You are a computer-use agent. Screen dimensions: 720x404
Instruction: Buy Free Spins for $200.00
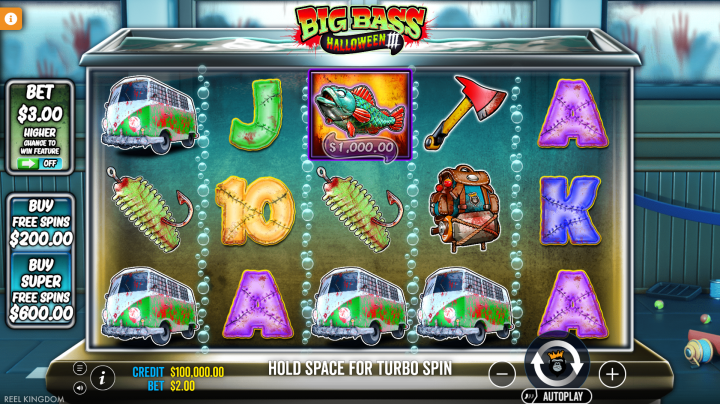(41, 222)
